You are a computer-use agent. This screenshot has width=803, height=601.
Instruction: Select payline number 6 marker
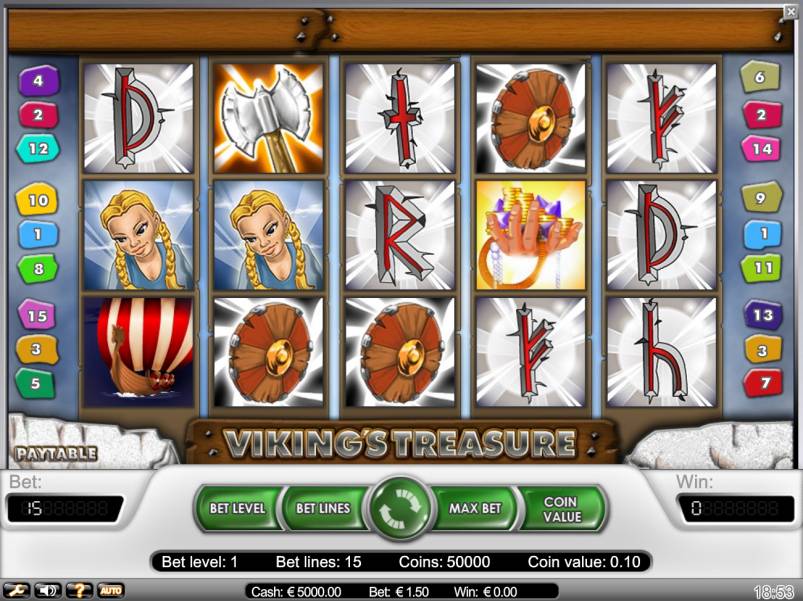pos(760,76)
